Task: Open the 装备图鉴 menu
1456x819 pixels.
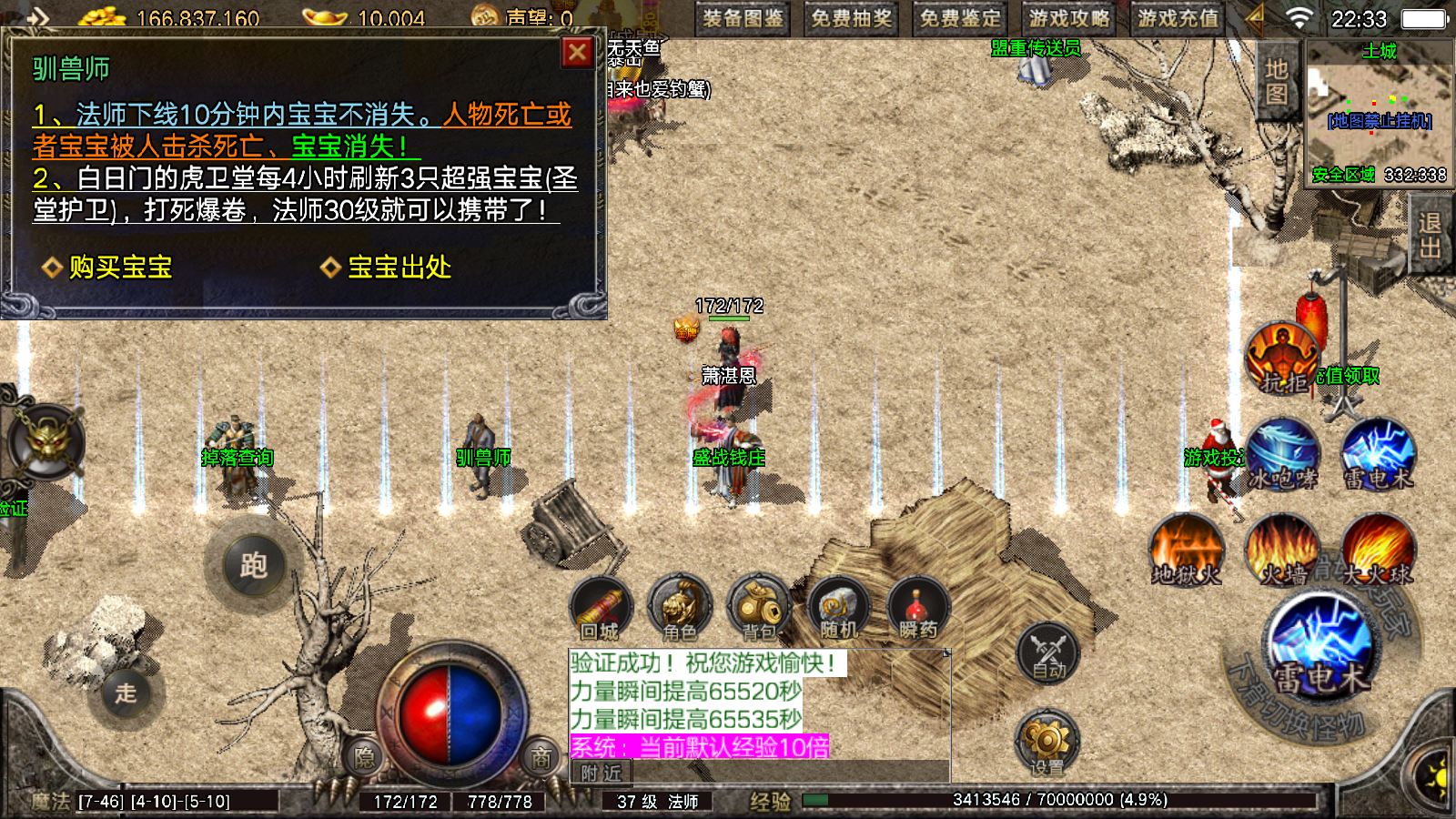Action: click(743, 18)
